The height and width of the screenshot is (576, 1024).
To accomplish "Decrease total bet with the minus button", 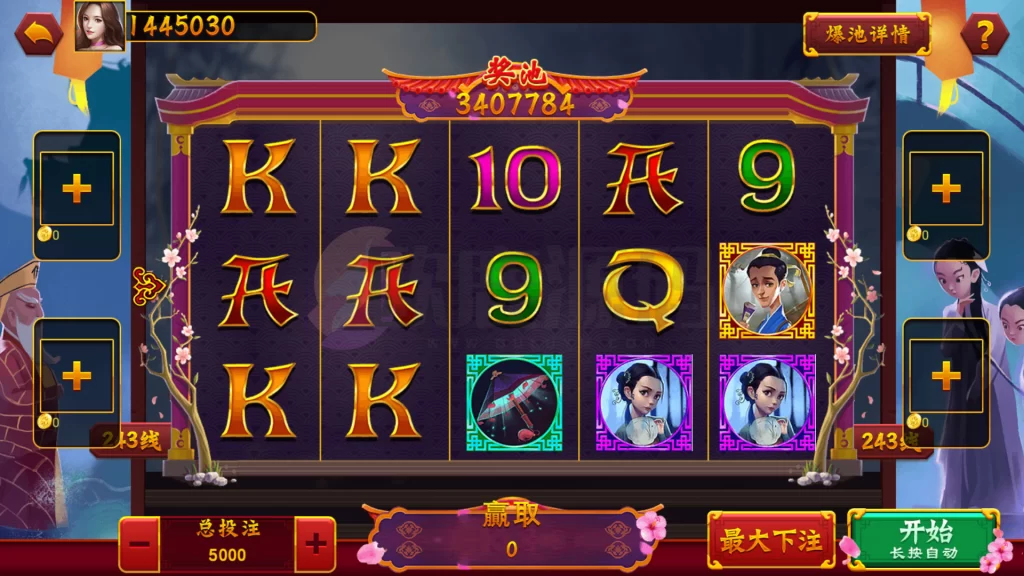I will point(140,544).
